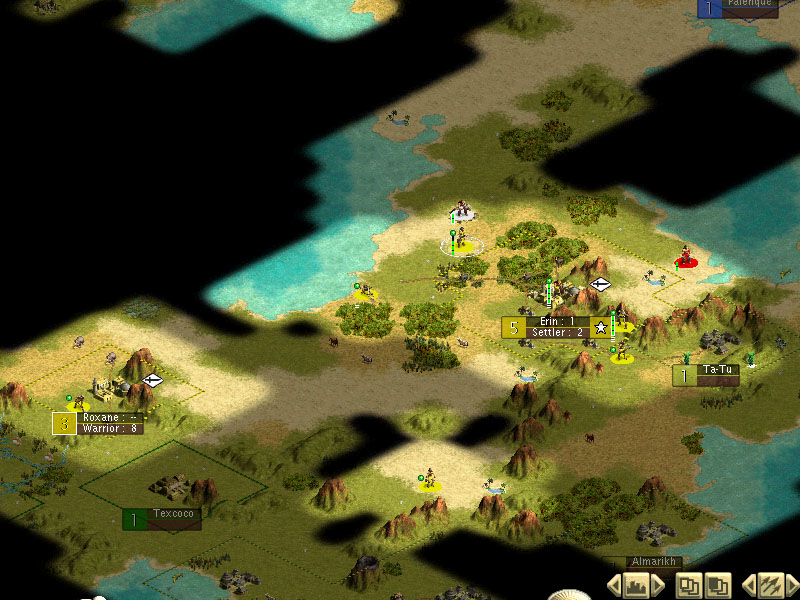Screen dimensions: 800x600
Task: Click the Palenque city name banner
Action: [750, 6]
